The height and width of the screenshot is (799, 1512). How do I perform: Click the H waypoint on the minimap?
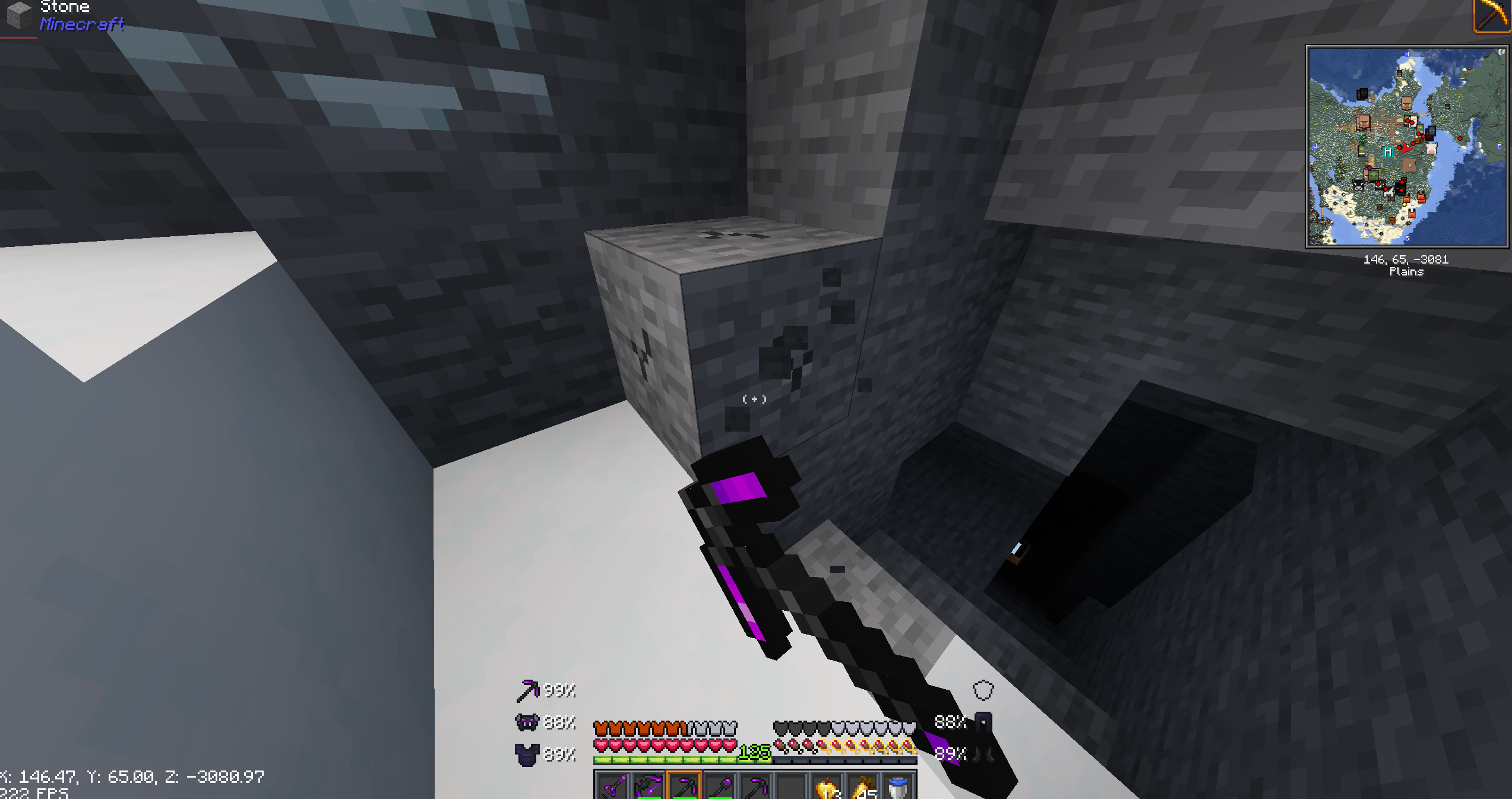click(x=1388, y=153)
